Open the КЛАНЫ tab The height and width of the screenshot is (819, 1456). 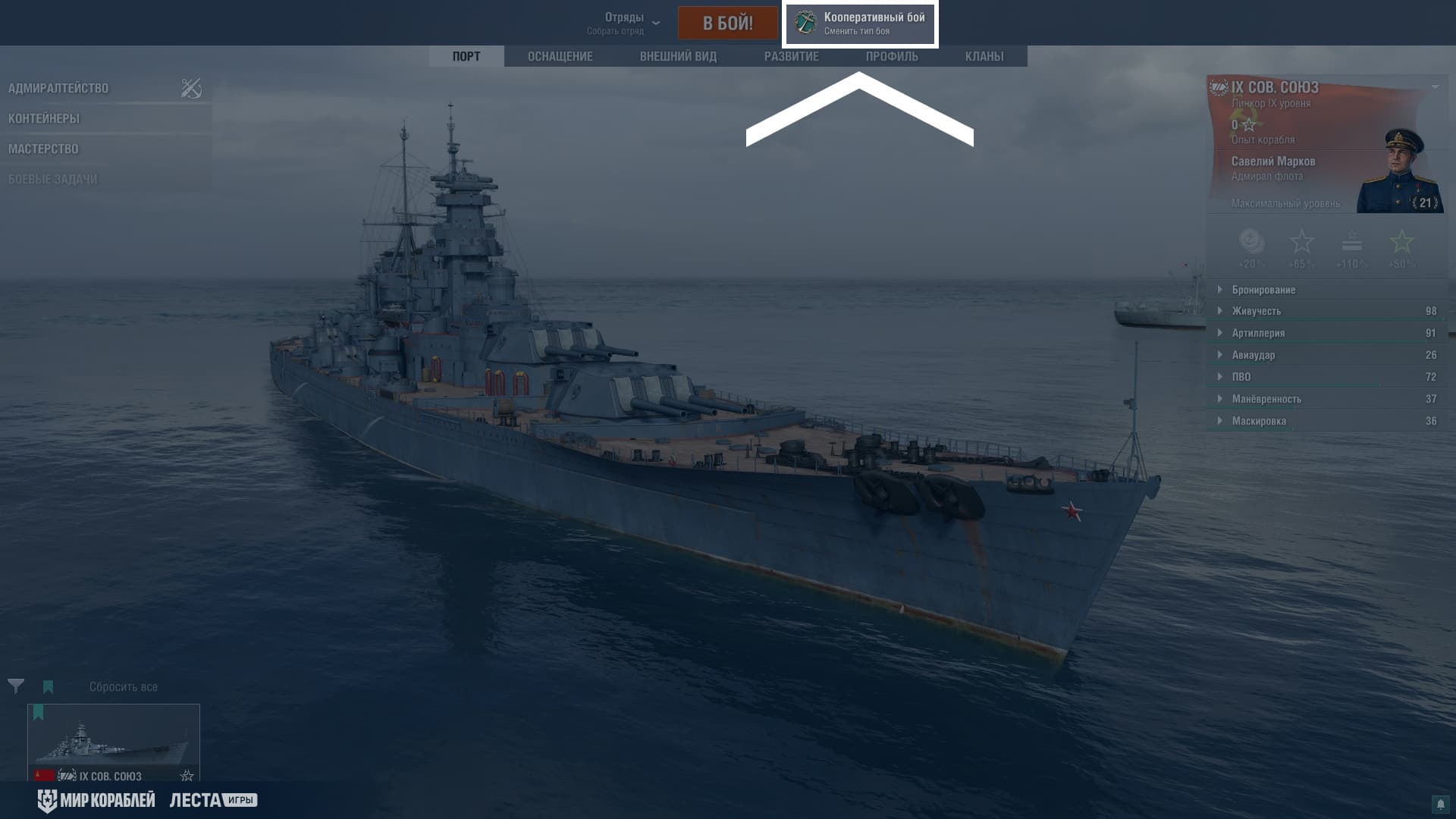click(x=984, y=56)
